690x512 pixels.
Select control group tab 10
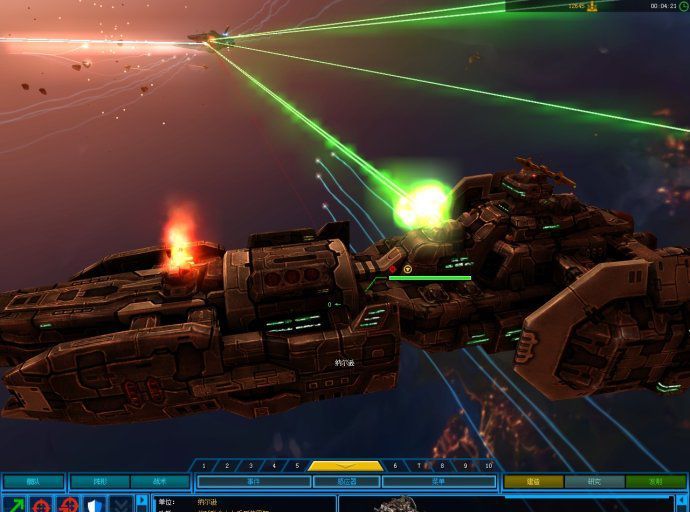coord(489,466)
